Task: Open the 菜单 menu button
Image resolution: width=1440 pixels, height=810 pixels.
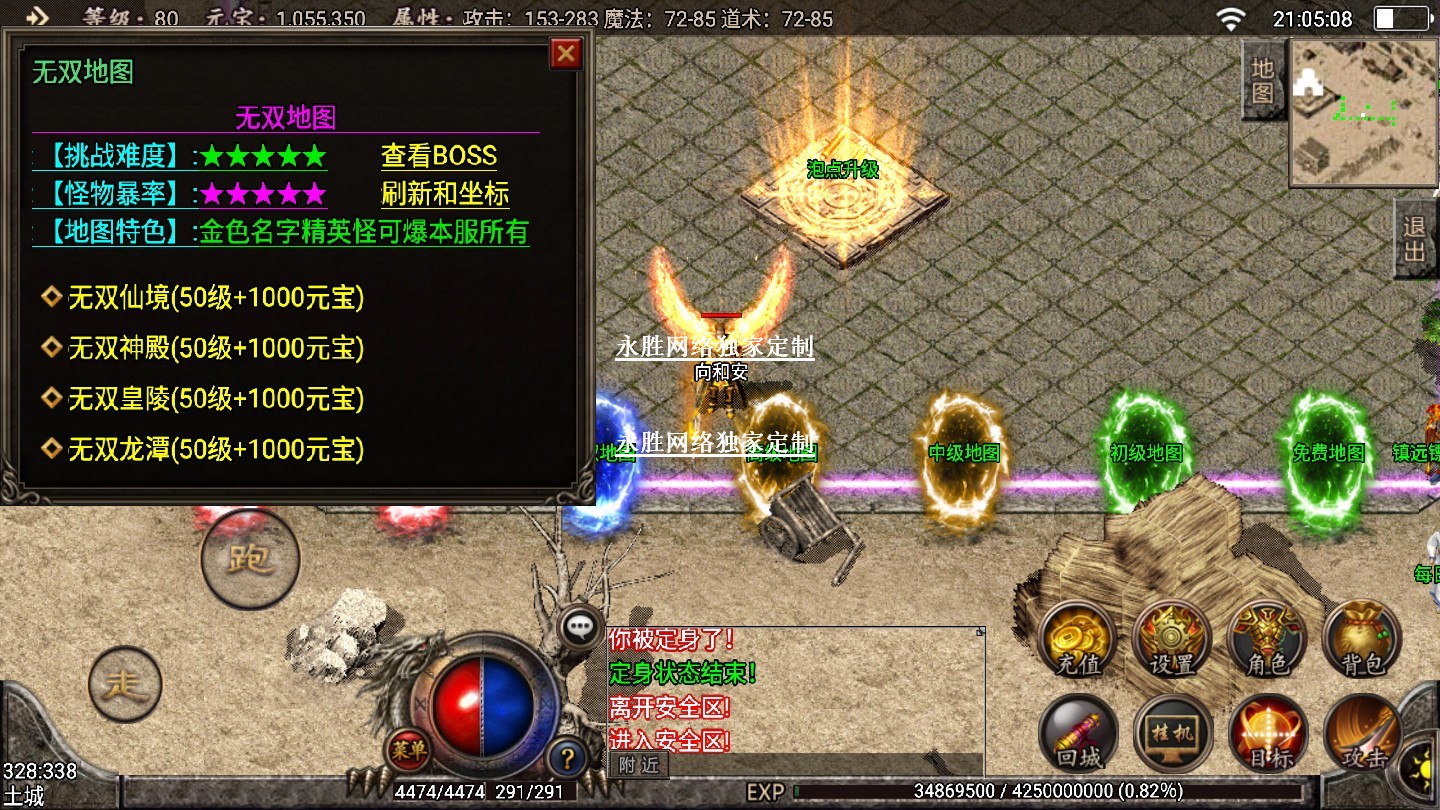Action: [x=408, y=747]
